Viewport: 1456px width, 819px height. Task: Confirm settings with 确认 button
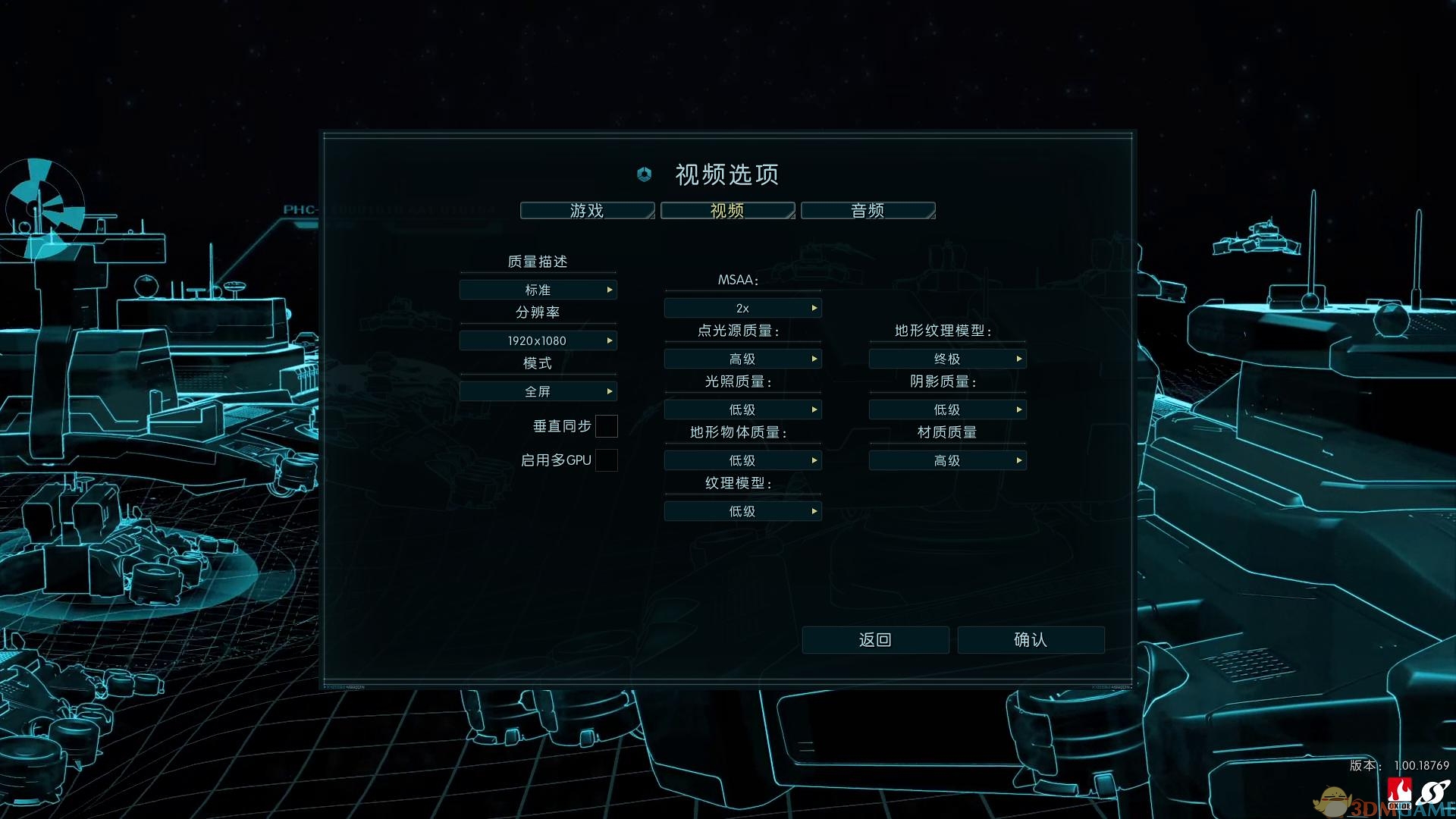[1031, 639]
